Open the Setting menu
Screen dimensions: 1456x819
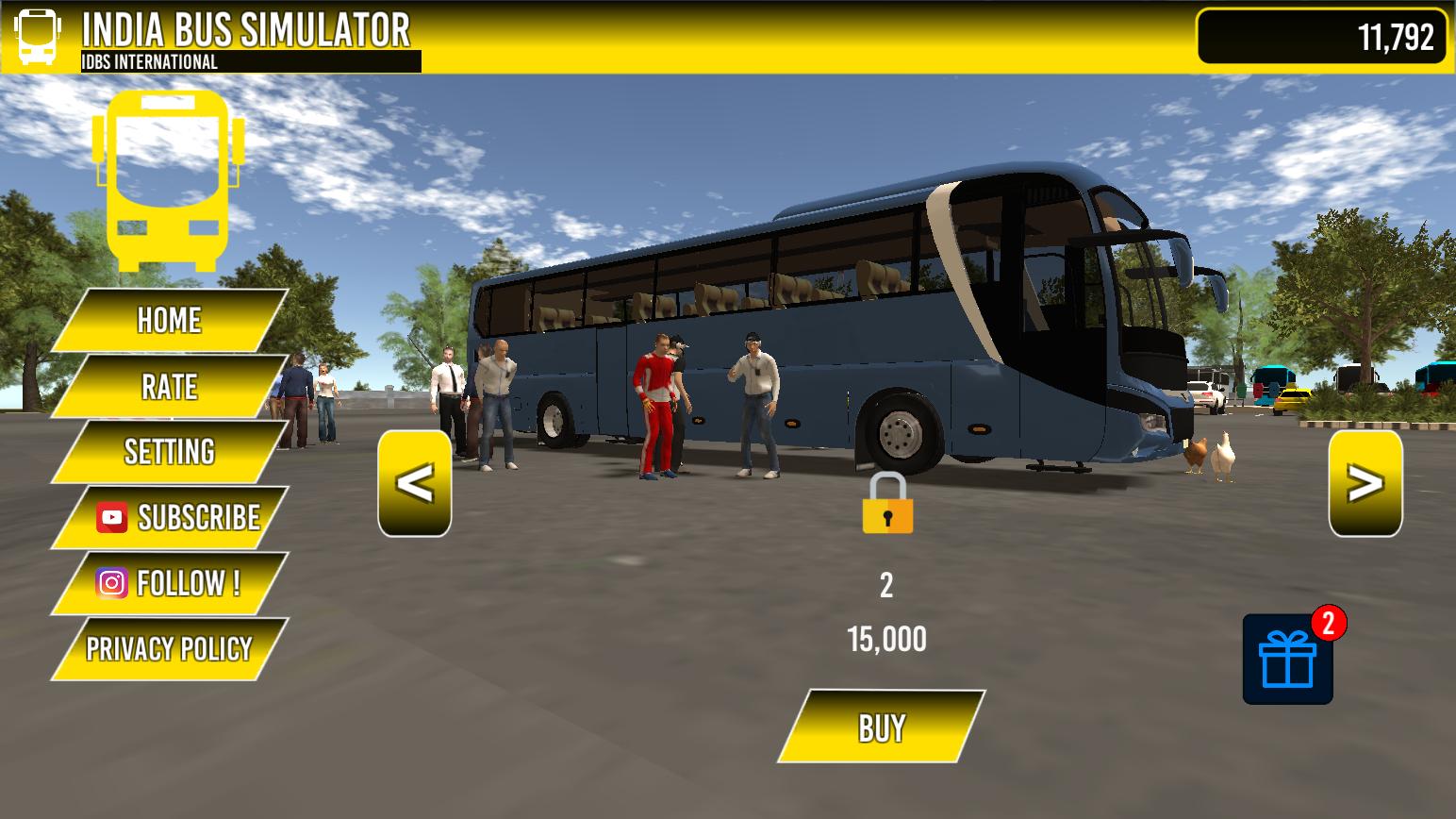(x=170, y=452)
